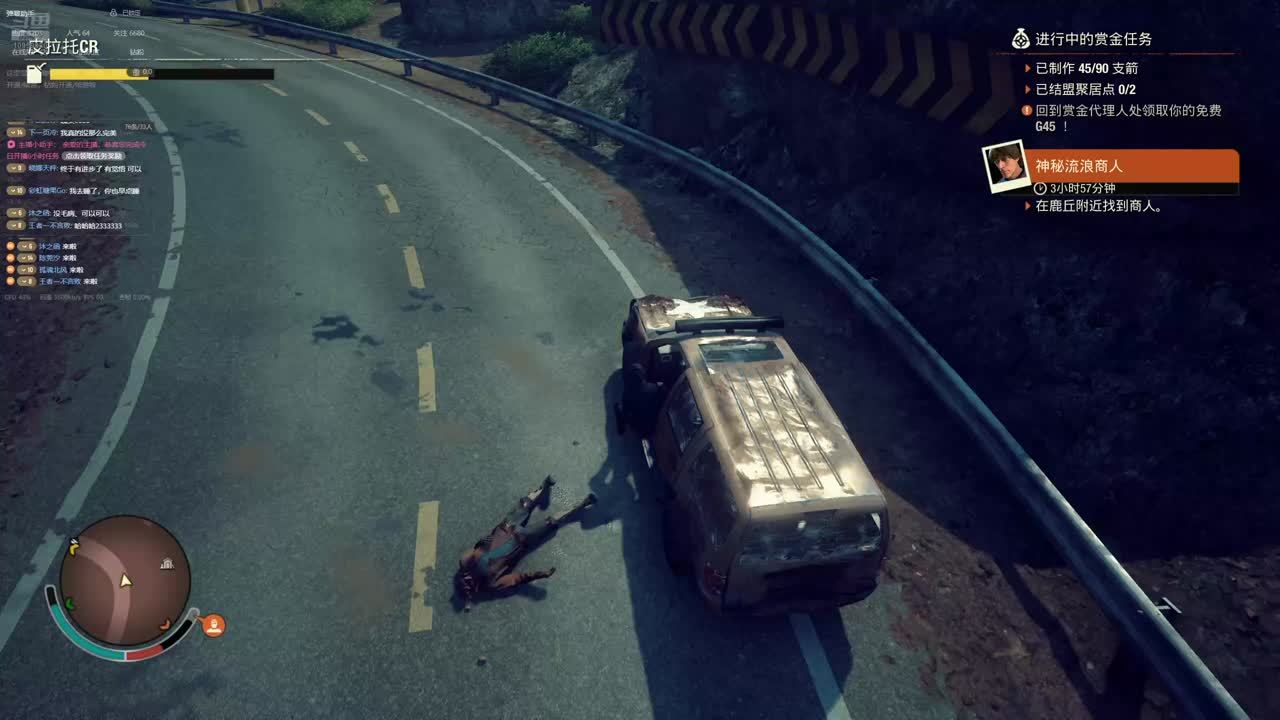Click the wandering trader portrait photo
Screen dimensions: 1280x720
(x=1005, y=167)
